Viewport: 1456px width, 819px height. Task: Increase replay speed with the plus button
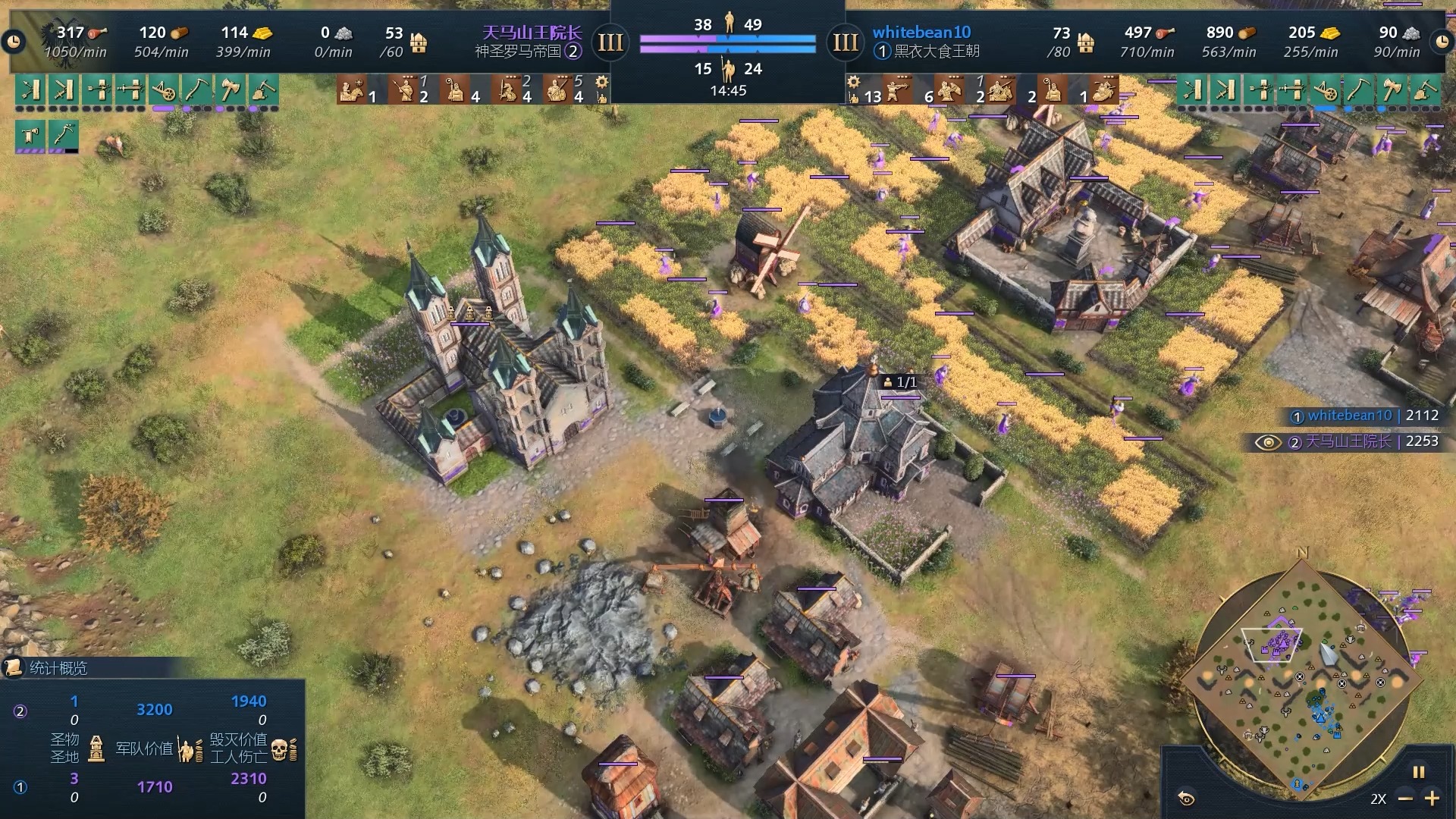coord(1432,799)
